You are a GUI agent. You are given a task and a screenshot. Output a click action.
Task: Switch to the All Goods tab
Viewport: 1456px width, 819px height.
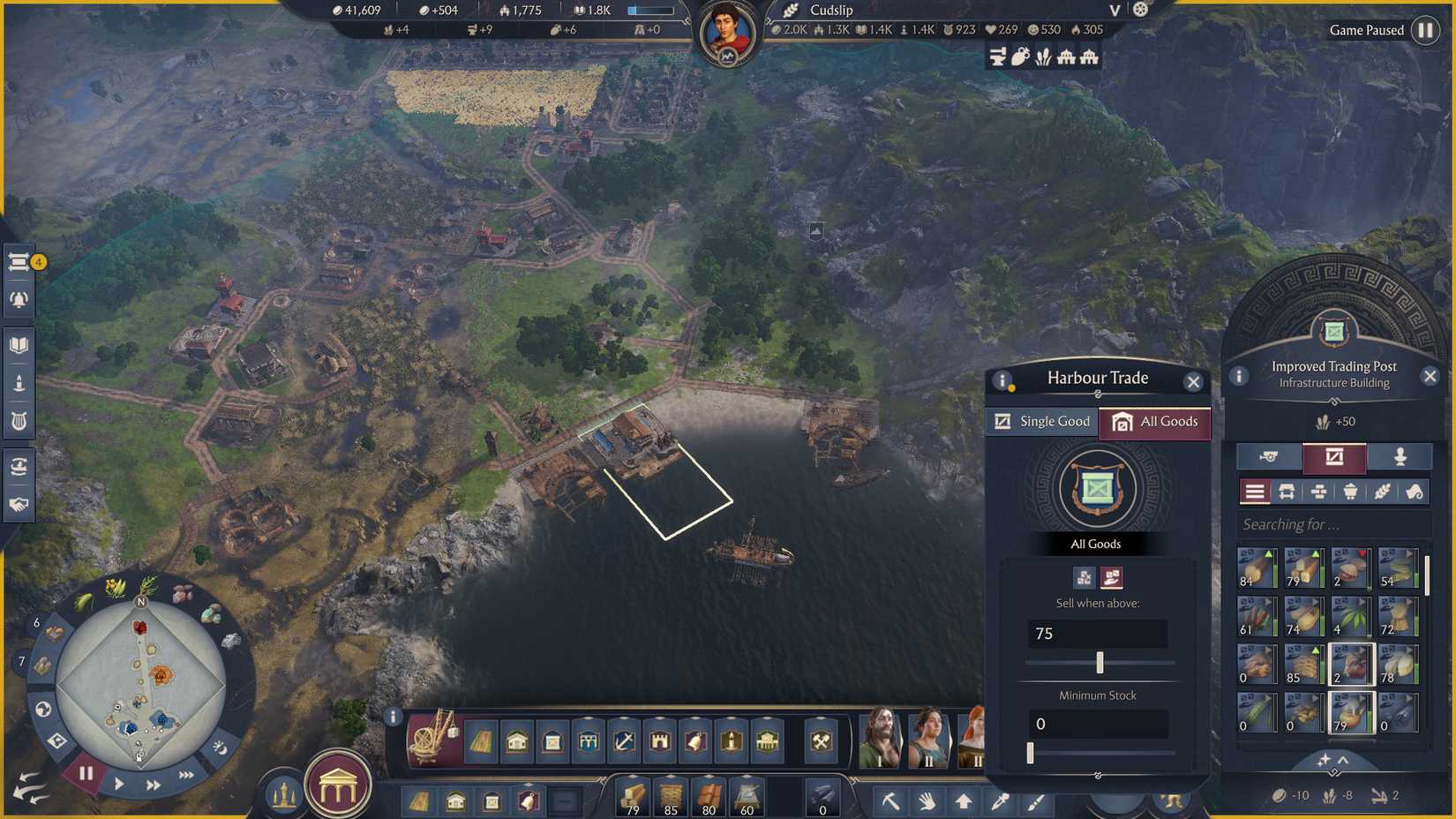[1156, 421]
